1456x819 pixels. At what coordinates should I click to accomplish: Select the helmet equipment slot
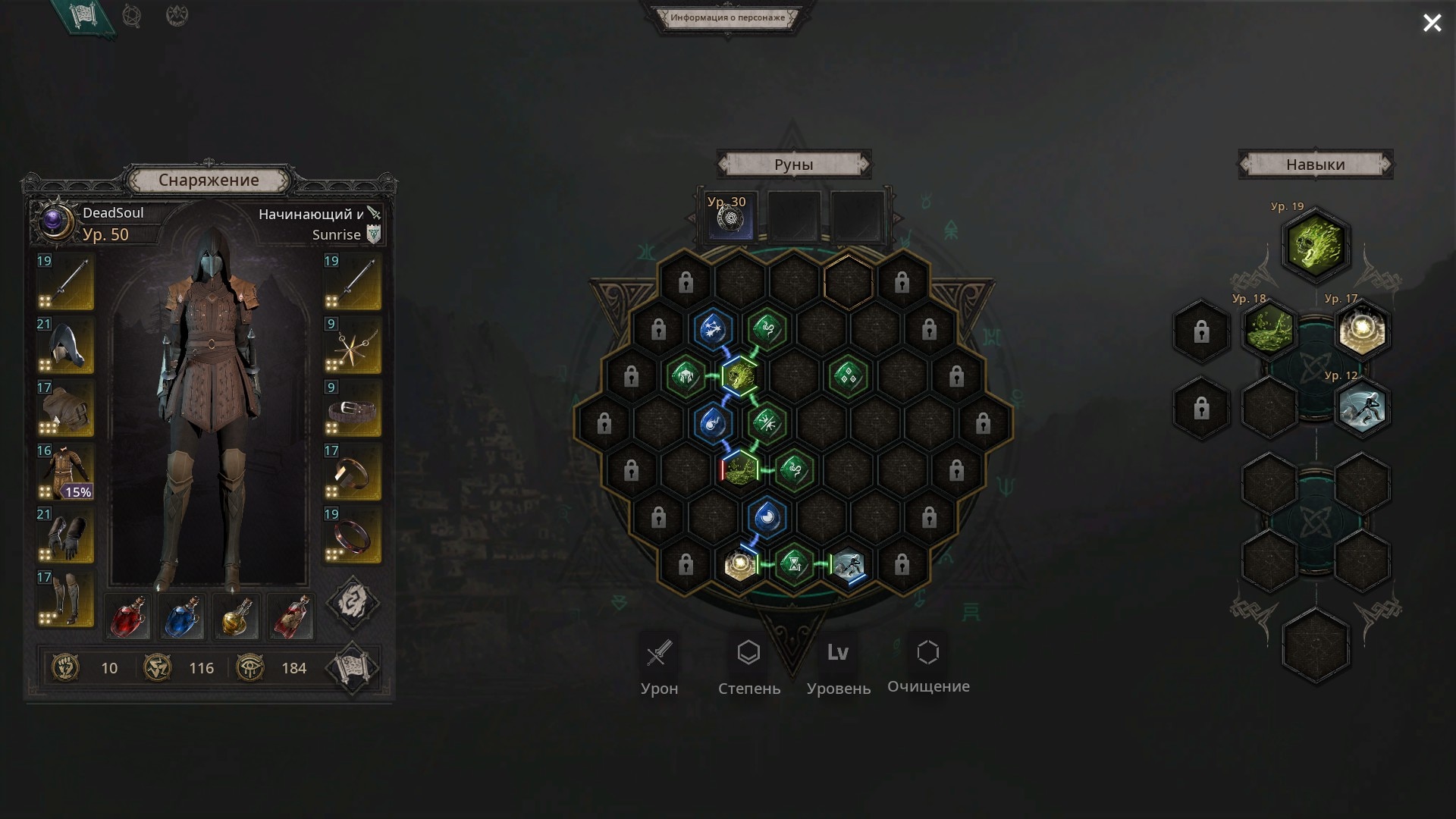(66, 345)
